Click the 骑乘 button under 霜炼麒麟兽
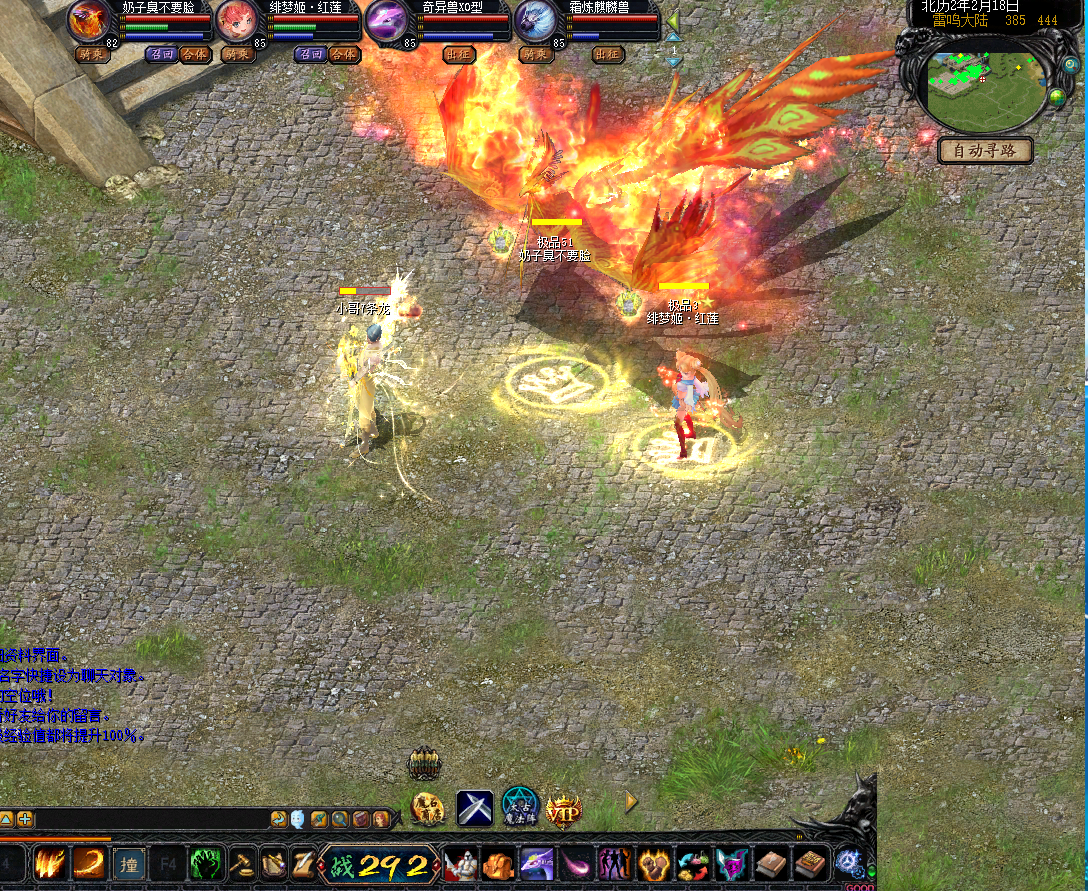The height and width of the screenshot is (891, 1088). (x=536, y=54)
